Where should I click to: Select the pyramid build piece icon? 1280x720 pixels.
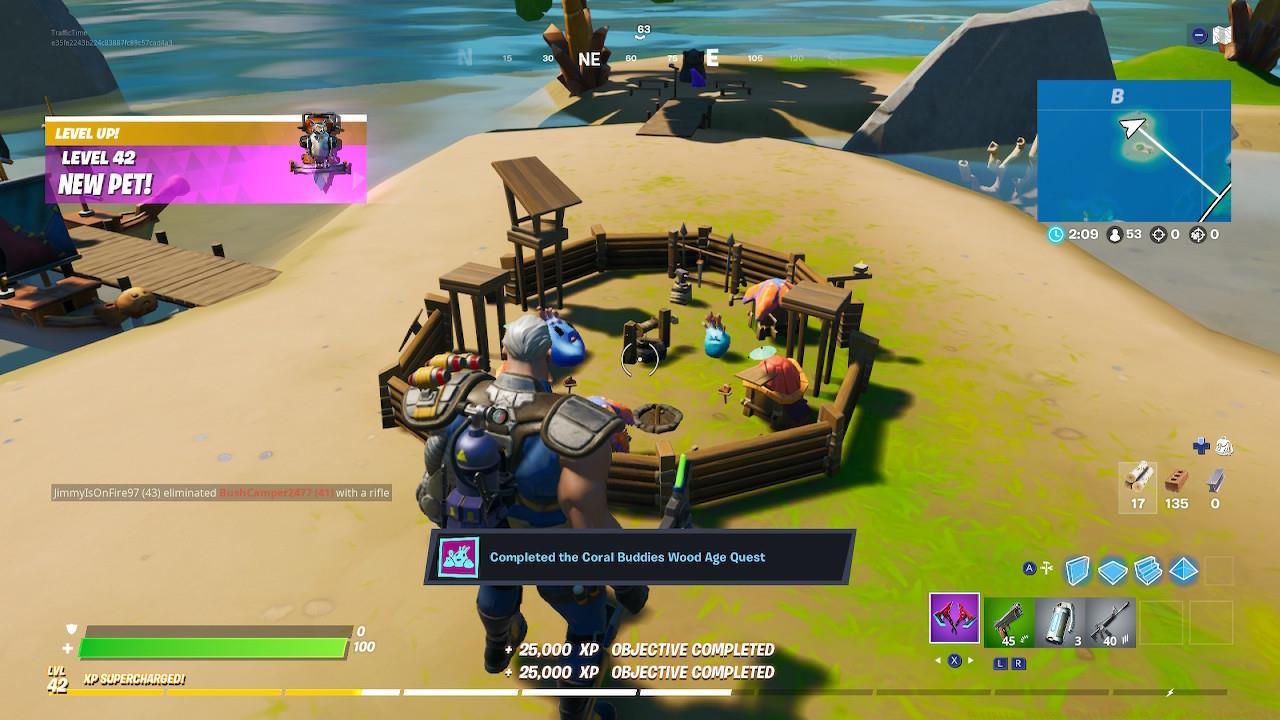pyautogui.click(x=1182, y=568)
